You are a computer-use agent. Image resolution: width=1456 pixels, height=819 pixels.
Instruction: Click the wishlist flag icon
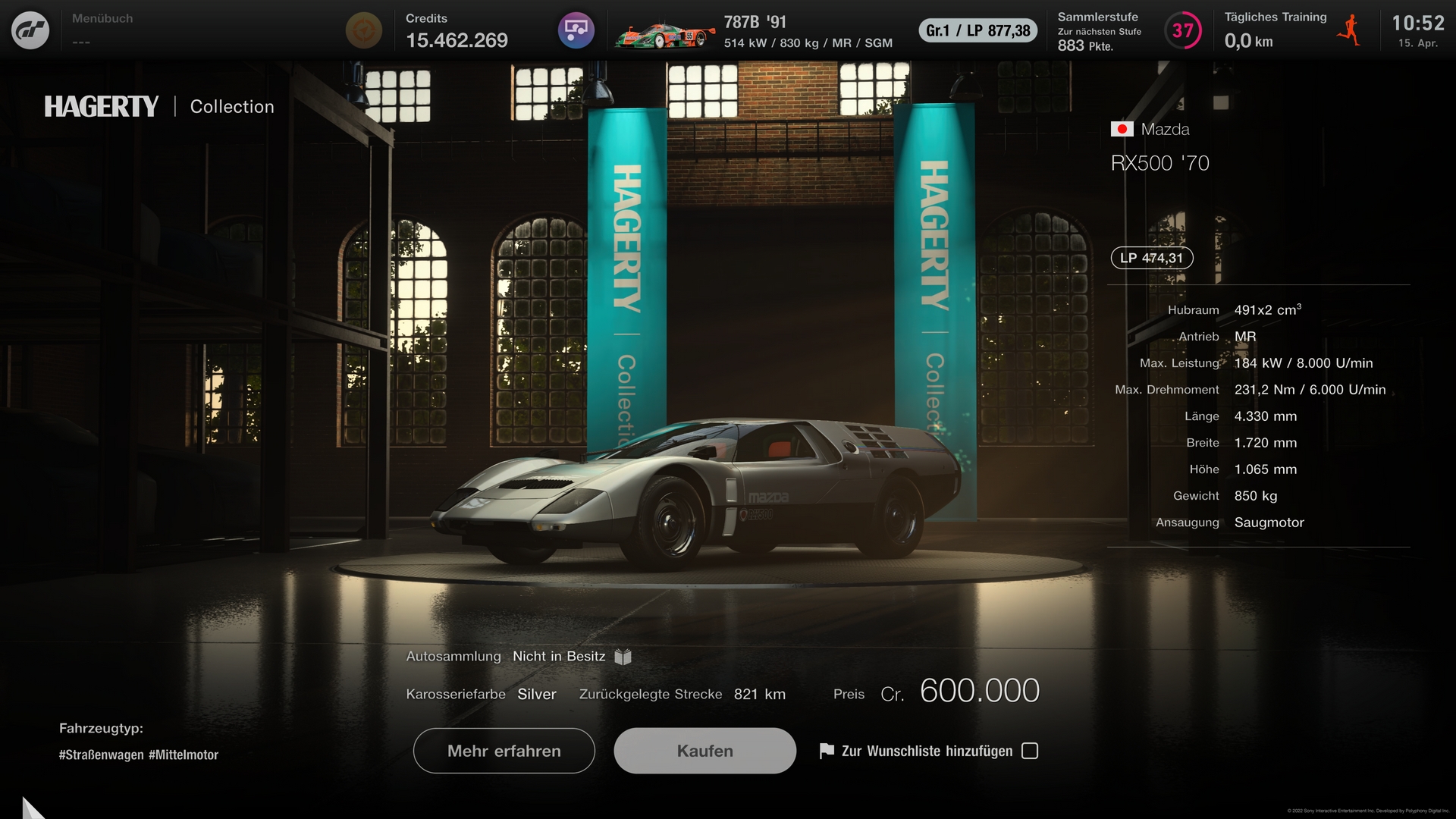[x=826, y=751]
